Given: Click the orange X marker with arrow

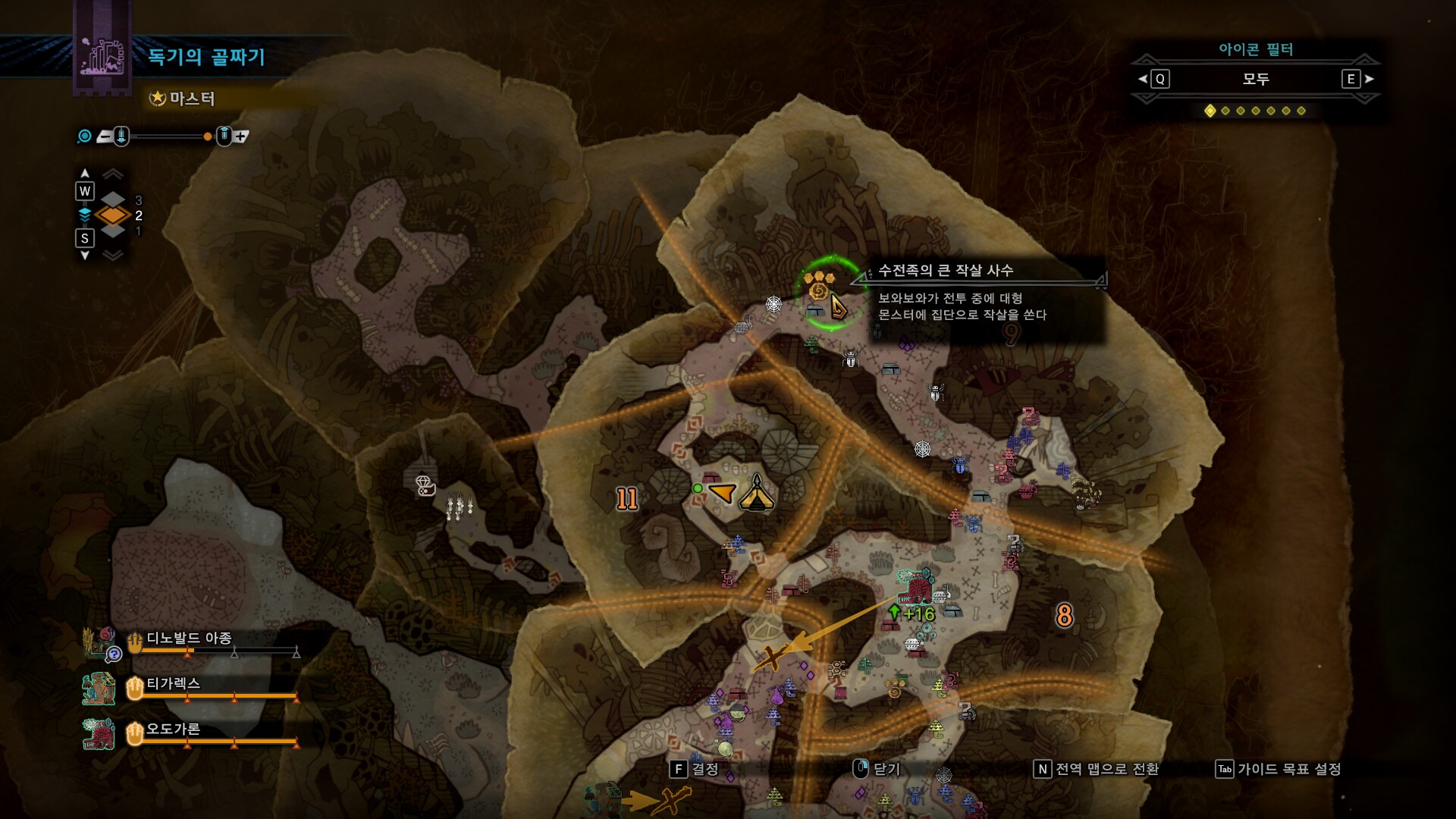Looking at the screenshot, I should (x=771, y=657).
